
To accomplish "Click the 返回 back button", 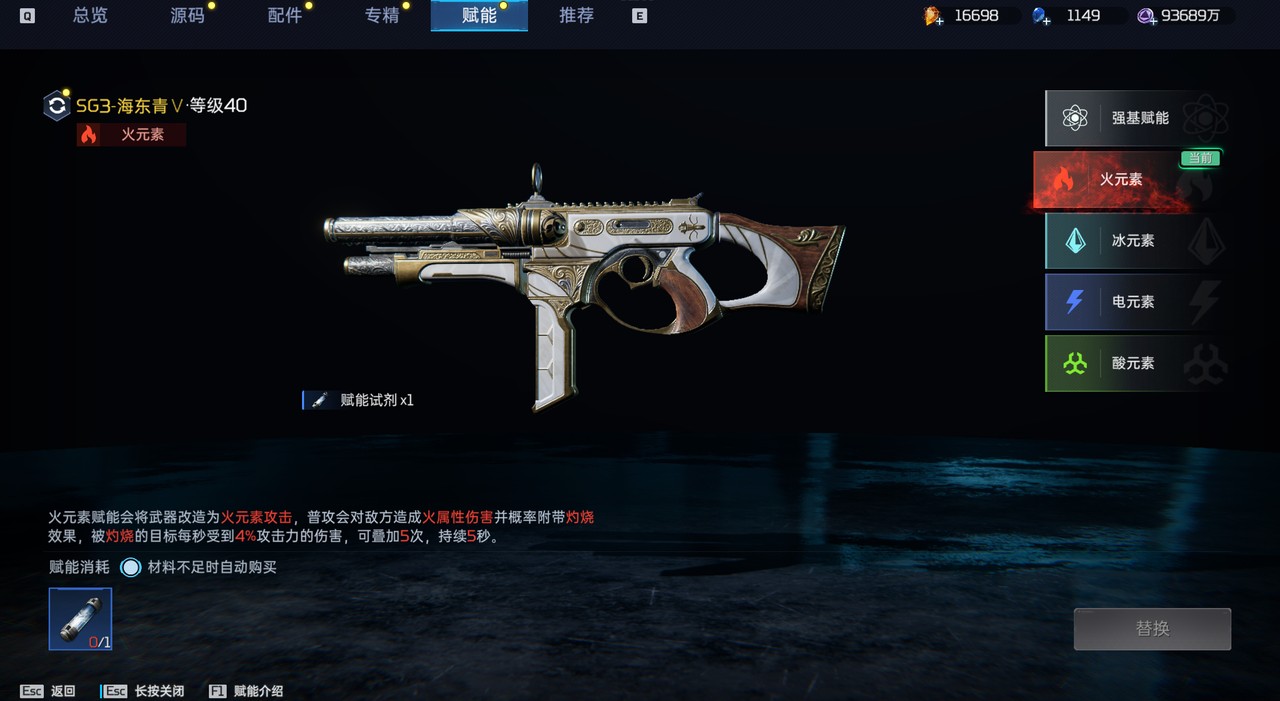I will tap(48, 691).
